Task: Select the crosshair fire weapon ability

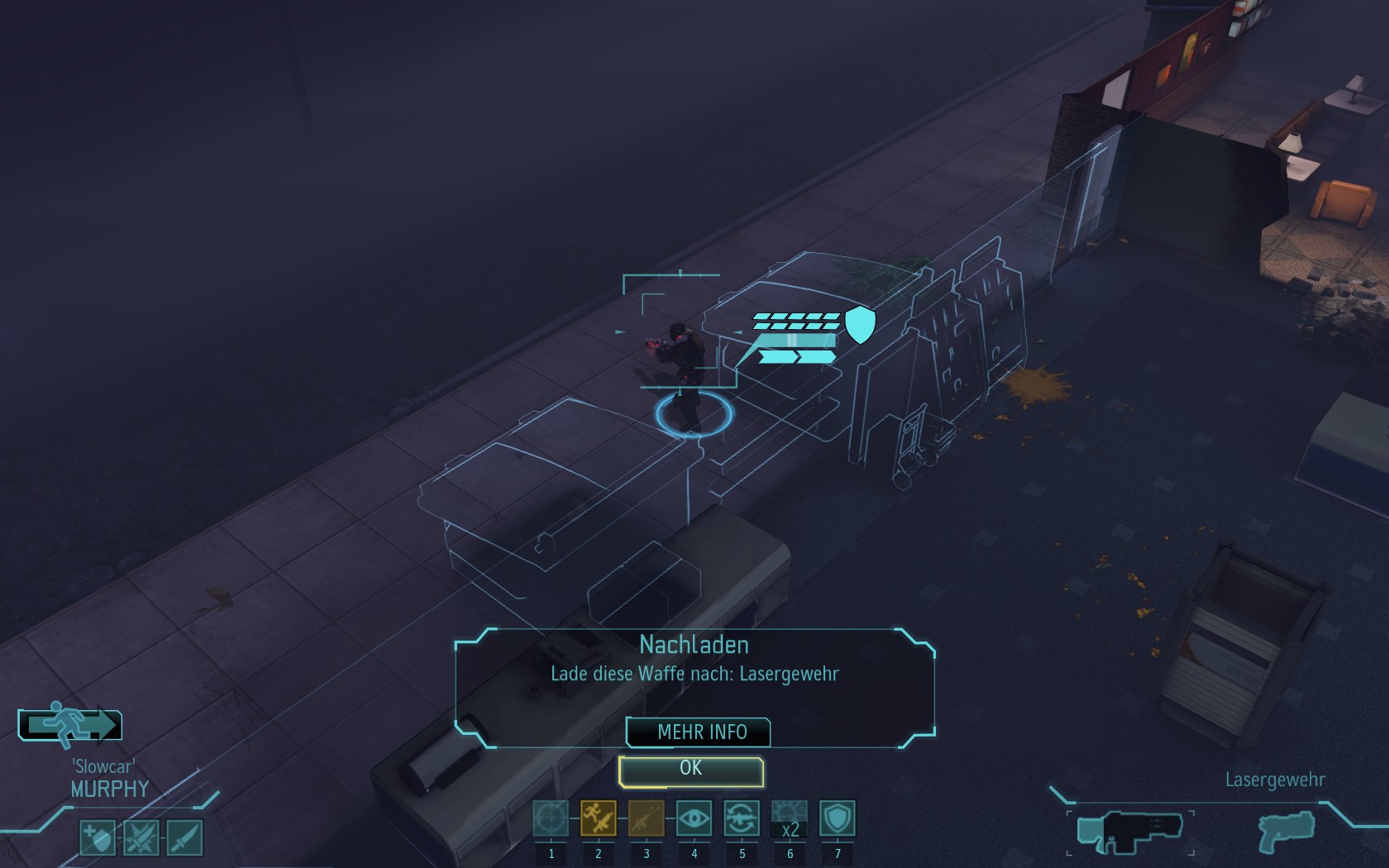Action: [x=551, y=818]
